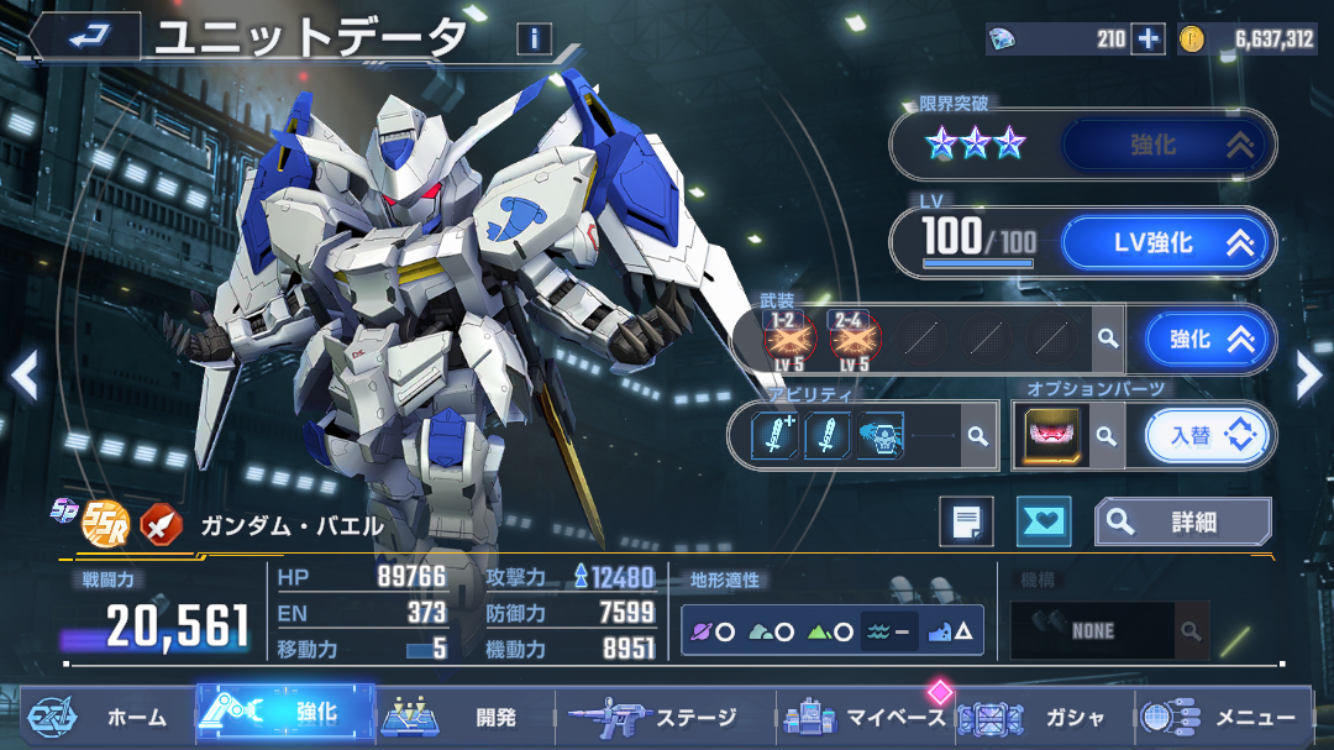Show the next unit with right arrow
1334x750 pixels.
[1308, 376]
